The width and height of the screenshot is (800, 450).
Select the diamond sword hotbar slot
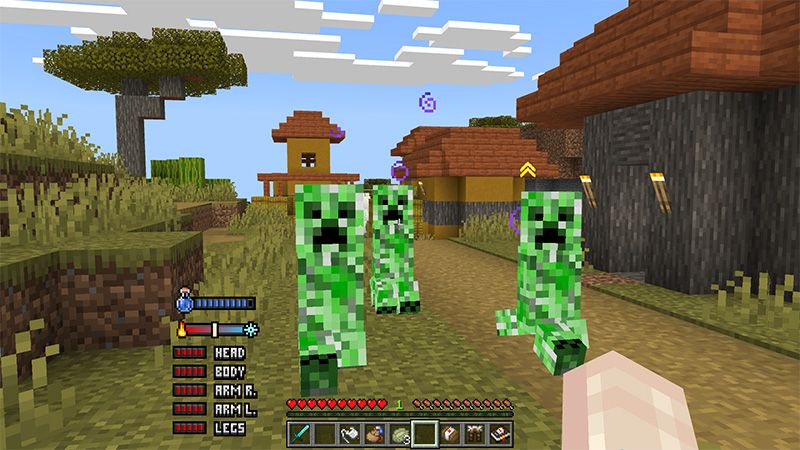coord(301,433)
